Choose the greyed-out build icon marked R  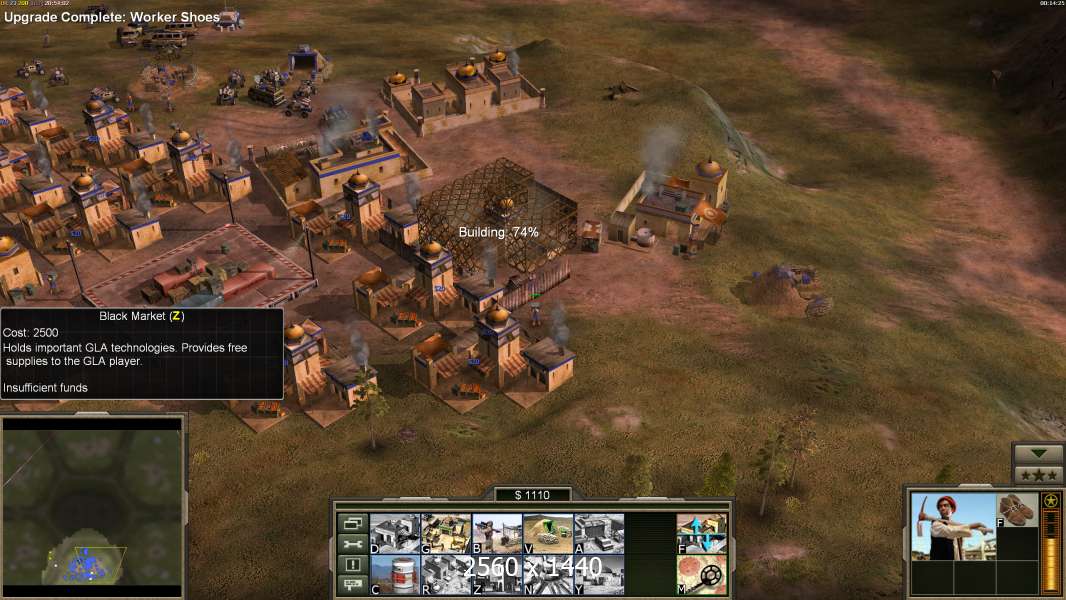click(x=446, y=575)
